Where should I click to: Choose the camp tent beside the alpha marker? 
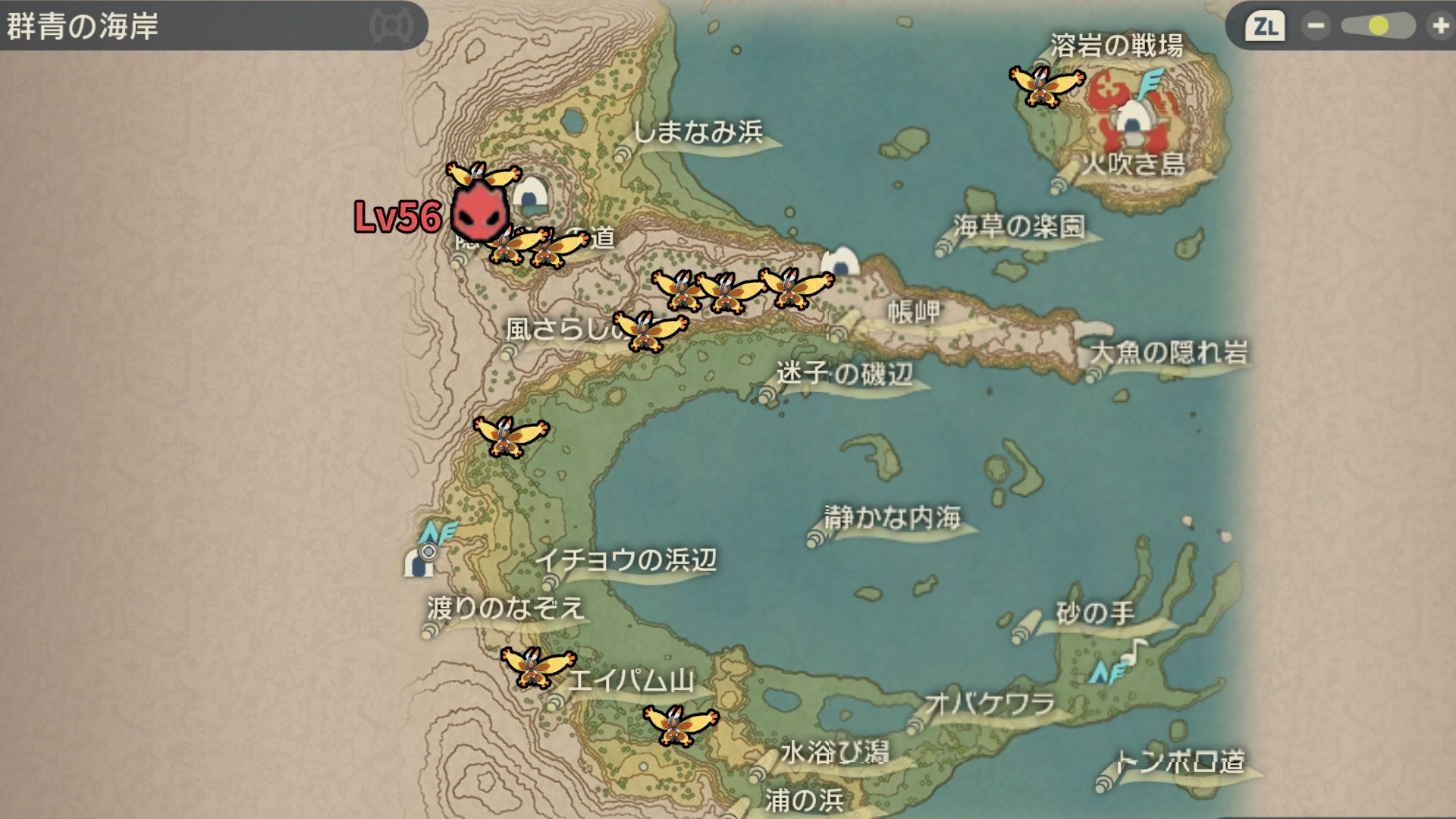[x=531, y=194]
